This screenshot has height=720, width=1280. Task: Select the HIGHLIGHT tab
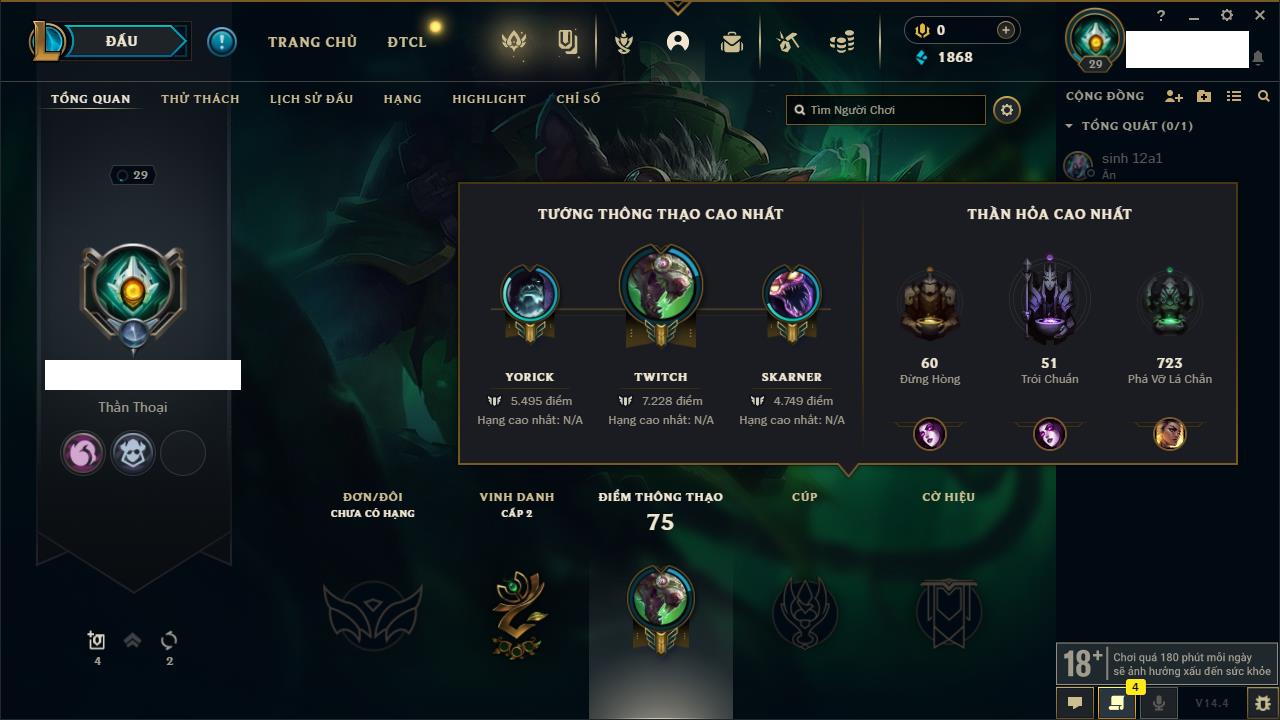tap(488, 99)
